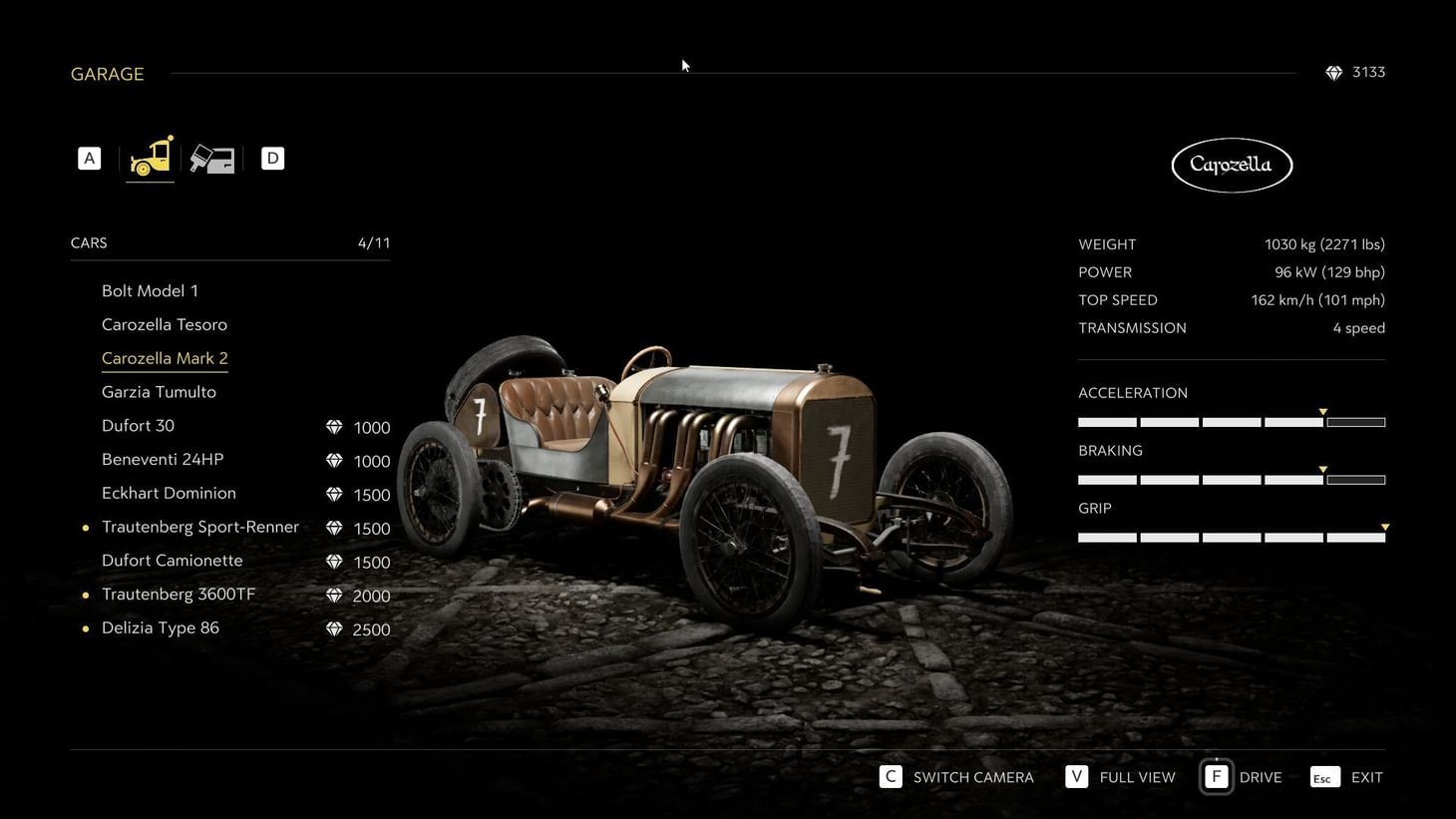This screenshot has height=819, width=1456.
Task: Select Bolt Model 1 from the car list
Action: coord(150,291)
